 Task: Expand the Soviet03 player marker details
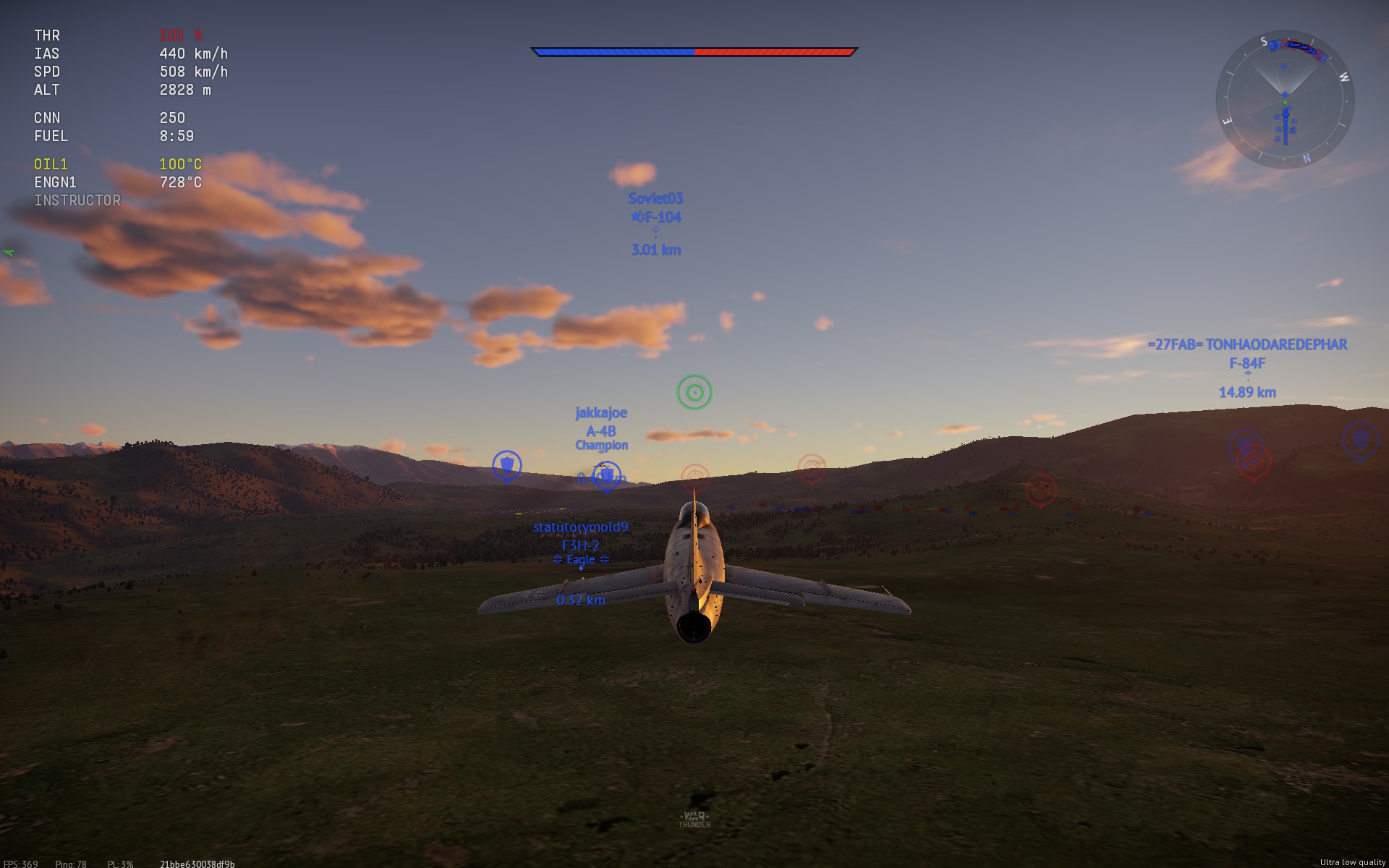point(654,197)
